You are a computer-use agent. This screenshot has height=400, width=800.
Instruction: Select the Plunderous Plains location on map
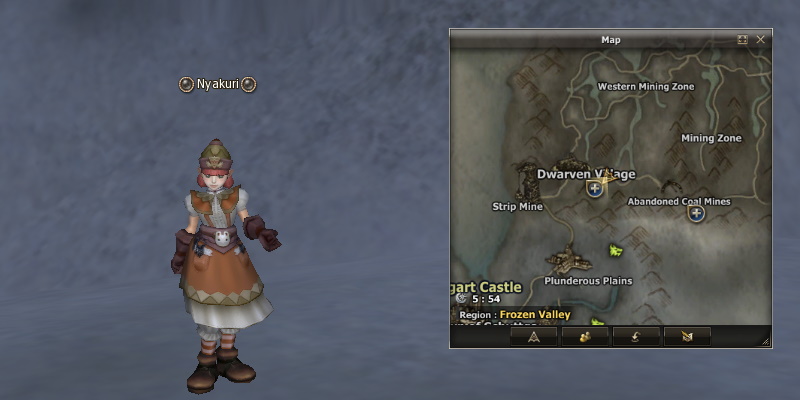tap(588, 281)
